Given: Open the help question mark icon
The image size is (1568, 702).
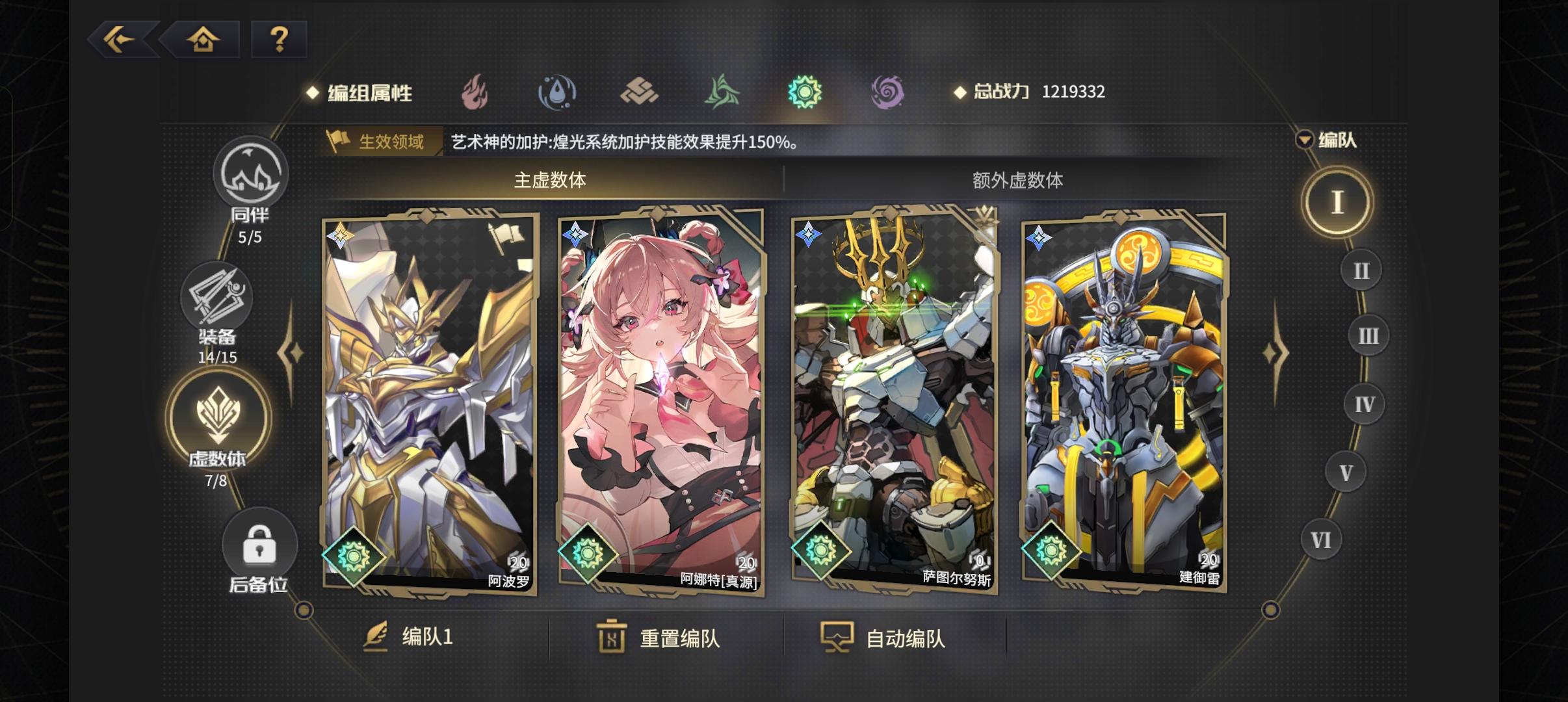Looking at the screenshot, I should coord(280,40).
